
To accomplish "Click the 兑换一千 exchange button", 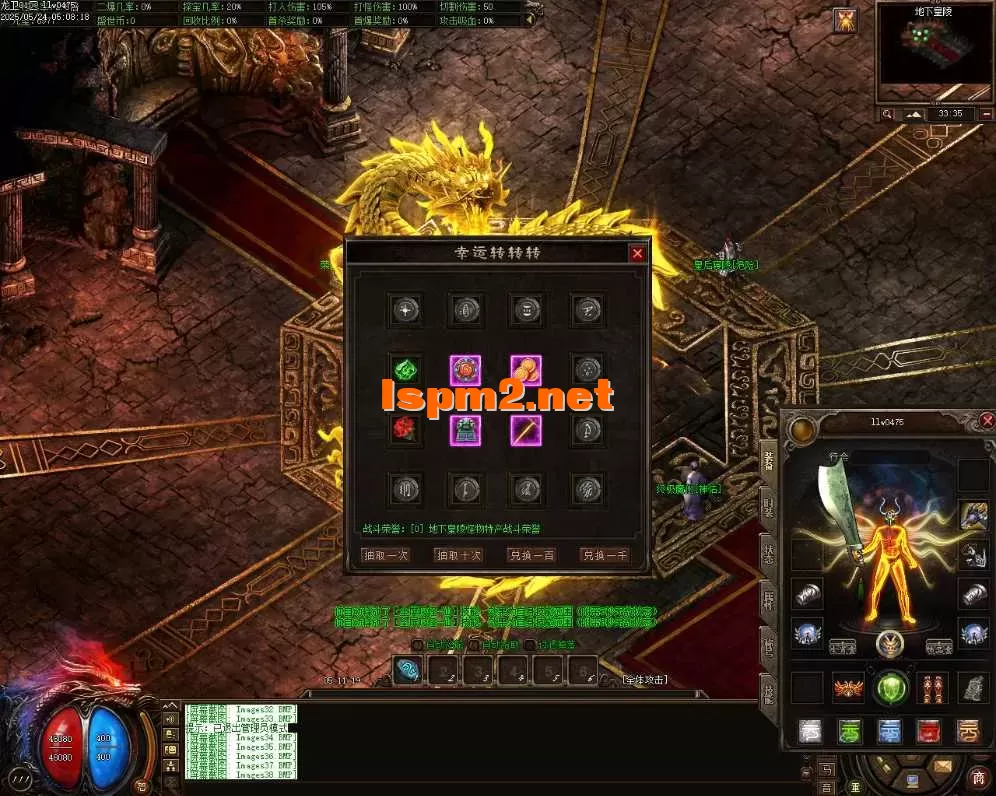I will (x=605, y=555).
